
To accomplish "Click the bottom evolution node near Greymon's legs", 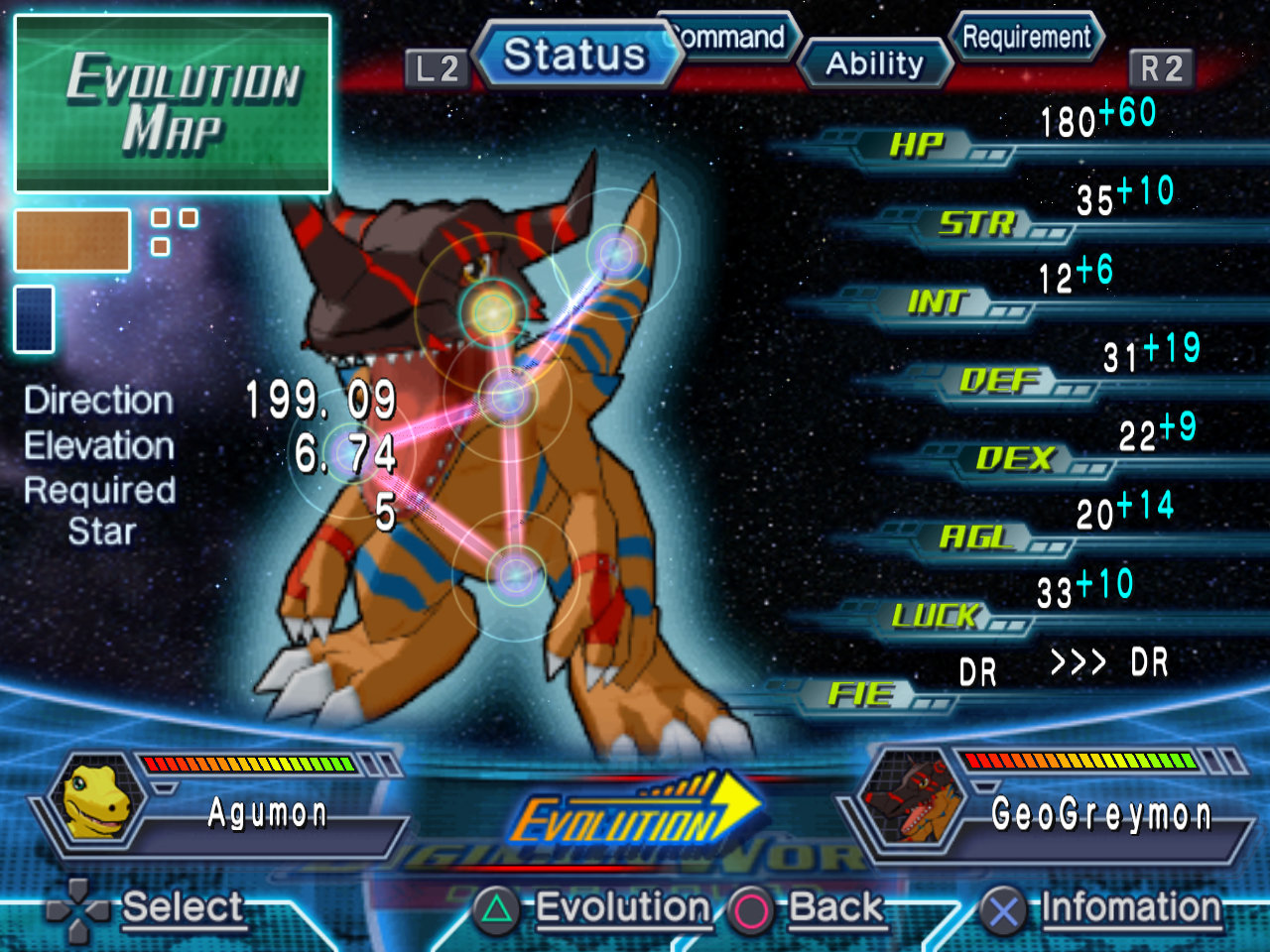I will [517, 573].
